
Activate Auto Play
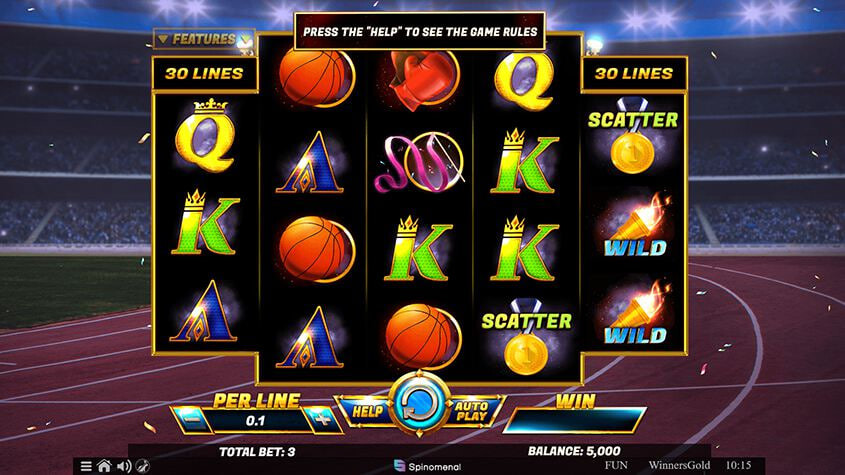470,411
